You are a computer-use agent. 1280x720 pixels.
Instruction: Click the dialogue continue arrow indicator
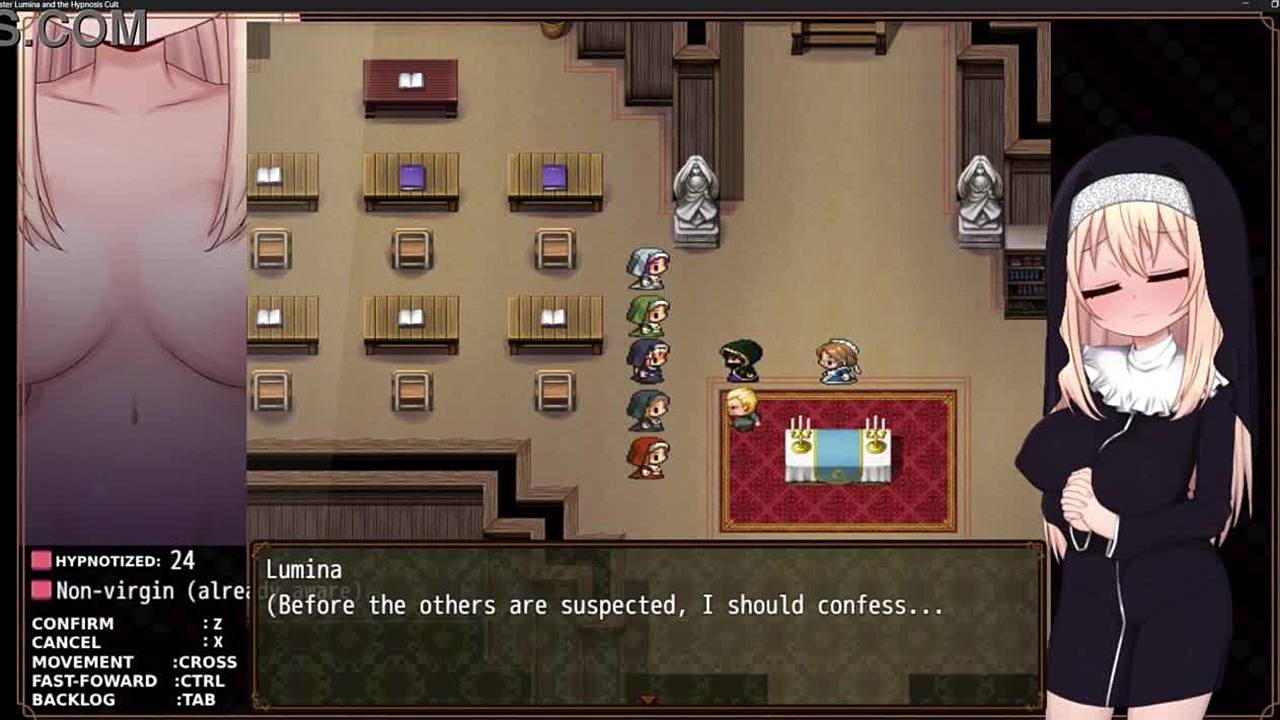pyautogui.click(x=647, y=700)
